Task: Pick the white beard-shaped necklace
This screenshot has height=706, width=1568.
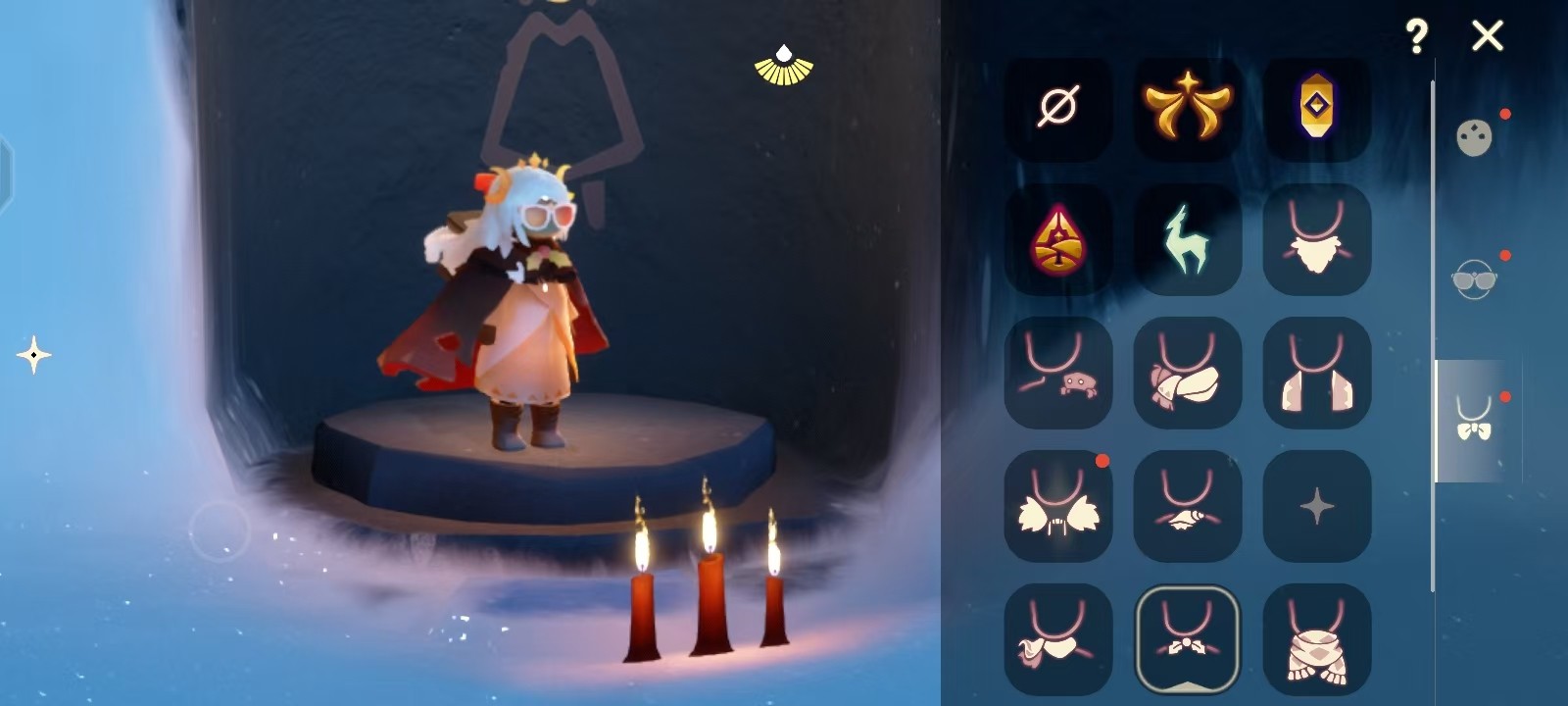Action: (1316, 240)
